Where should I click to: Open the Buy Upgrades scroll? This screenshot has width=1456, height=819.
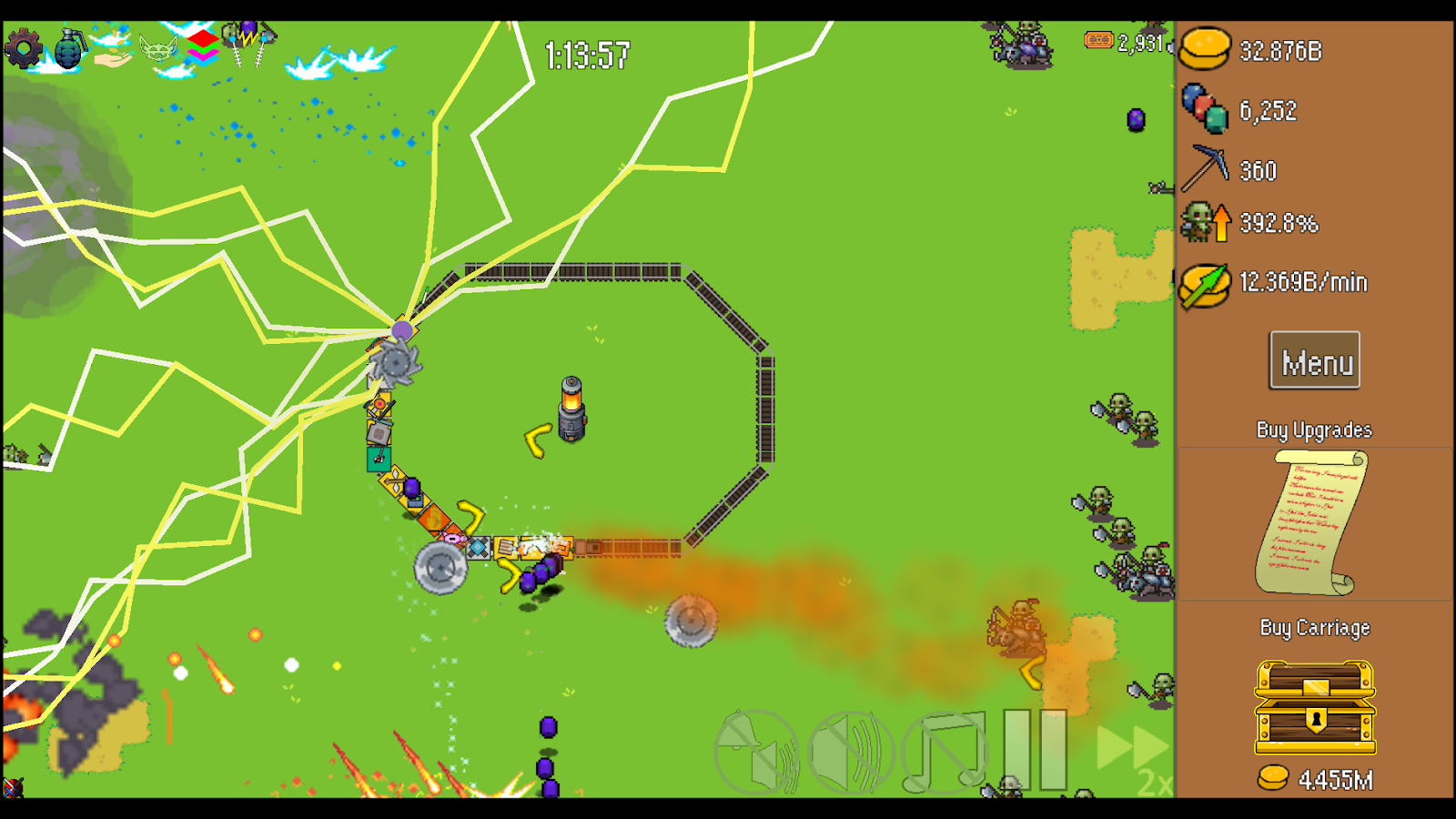click(1313, 523)
